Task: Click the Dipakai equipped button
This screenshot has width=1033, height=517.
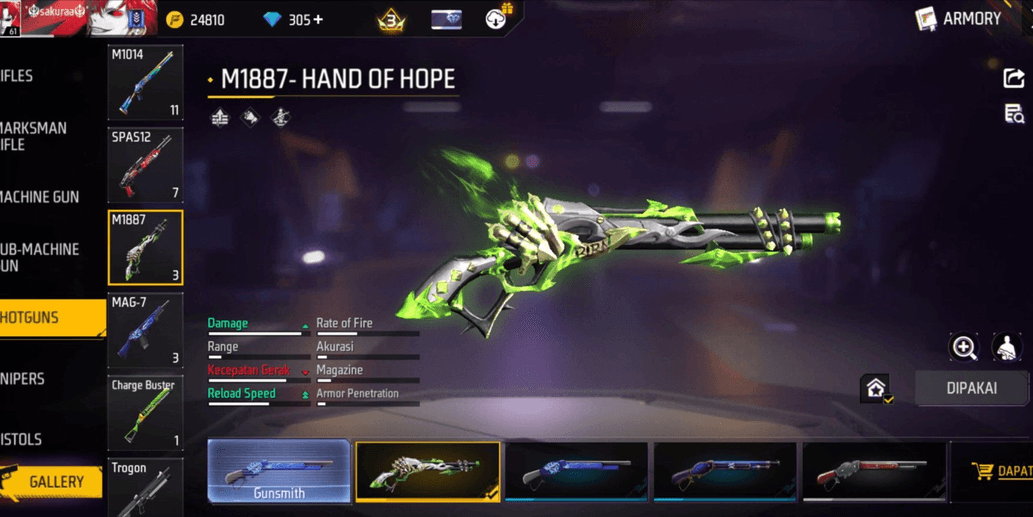Action: pos(971,388)
